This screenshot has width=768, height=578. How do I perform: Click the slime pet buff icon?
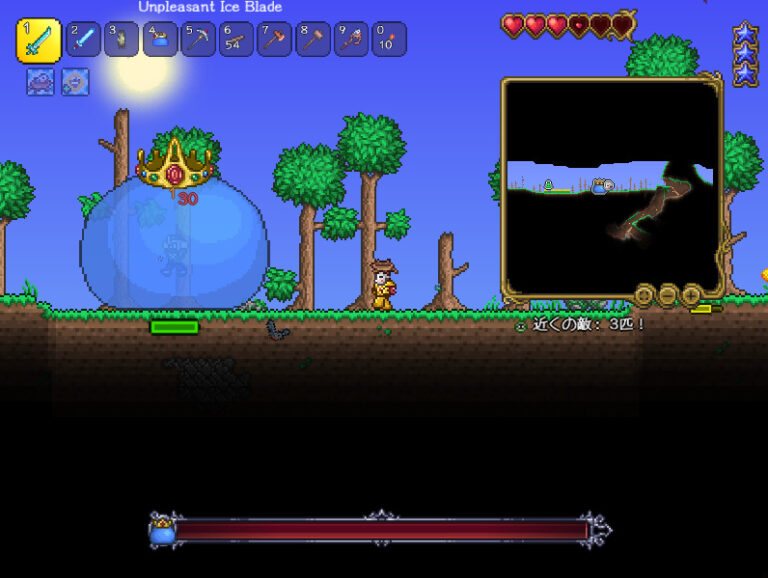coord(41,82)
